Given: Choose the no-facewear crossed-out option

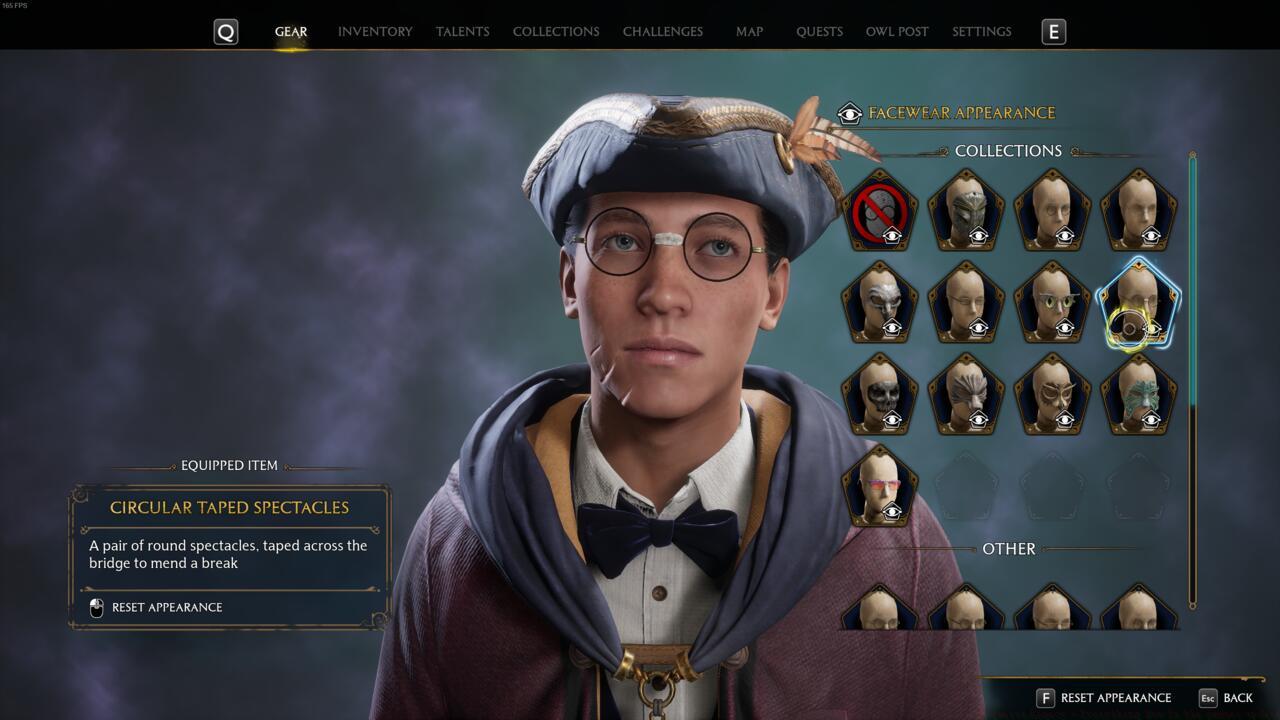Looking at the screenshot, I should (x=880, y=211).
